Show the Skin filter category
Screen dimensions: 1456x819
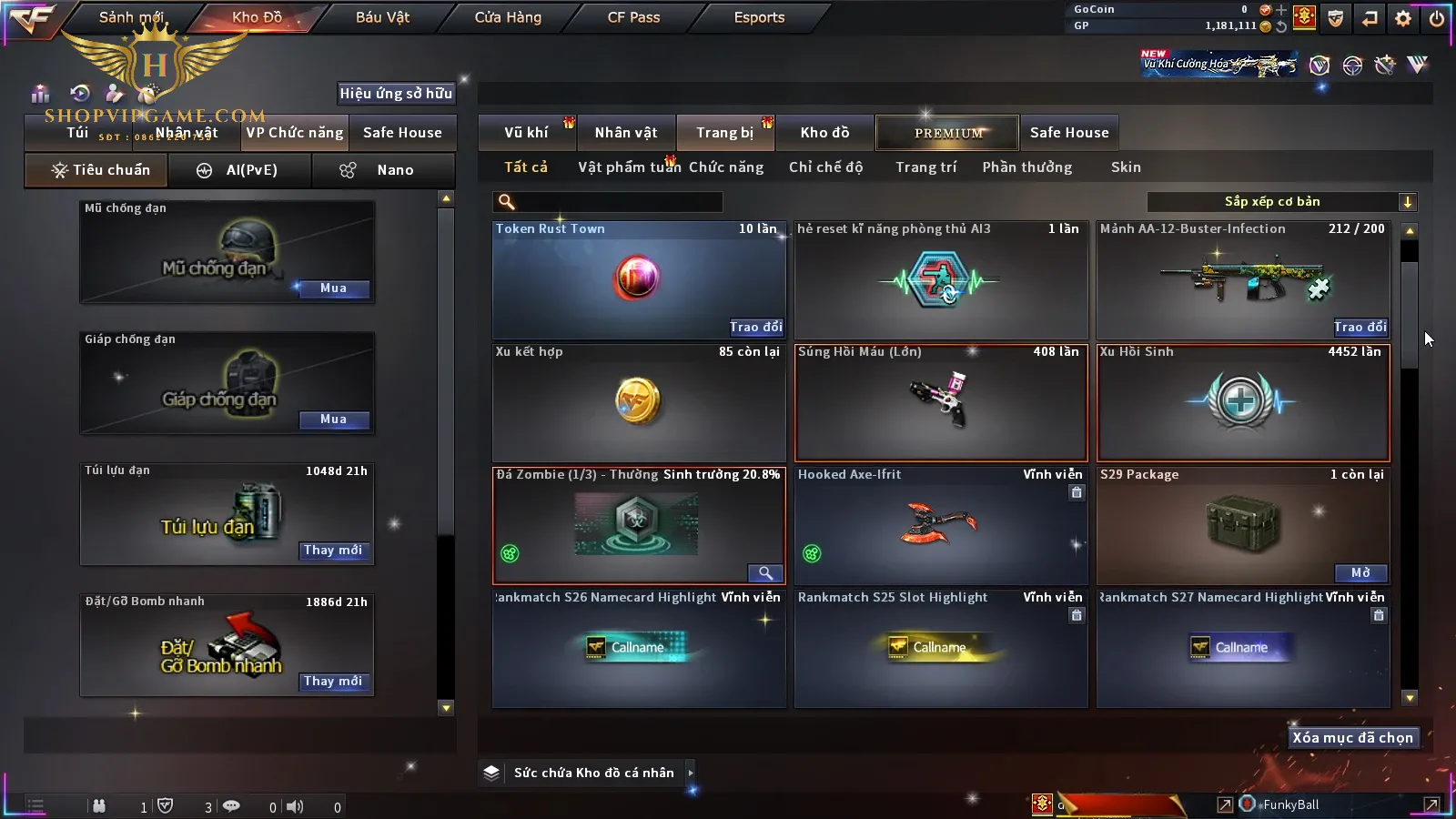tap(1126, 167)
